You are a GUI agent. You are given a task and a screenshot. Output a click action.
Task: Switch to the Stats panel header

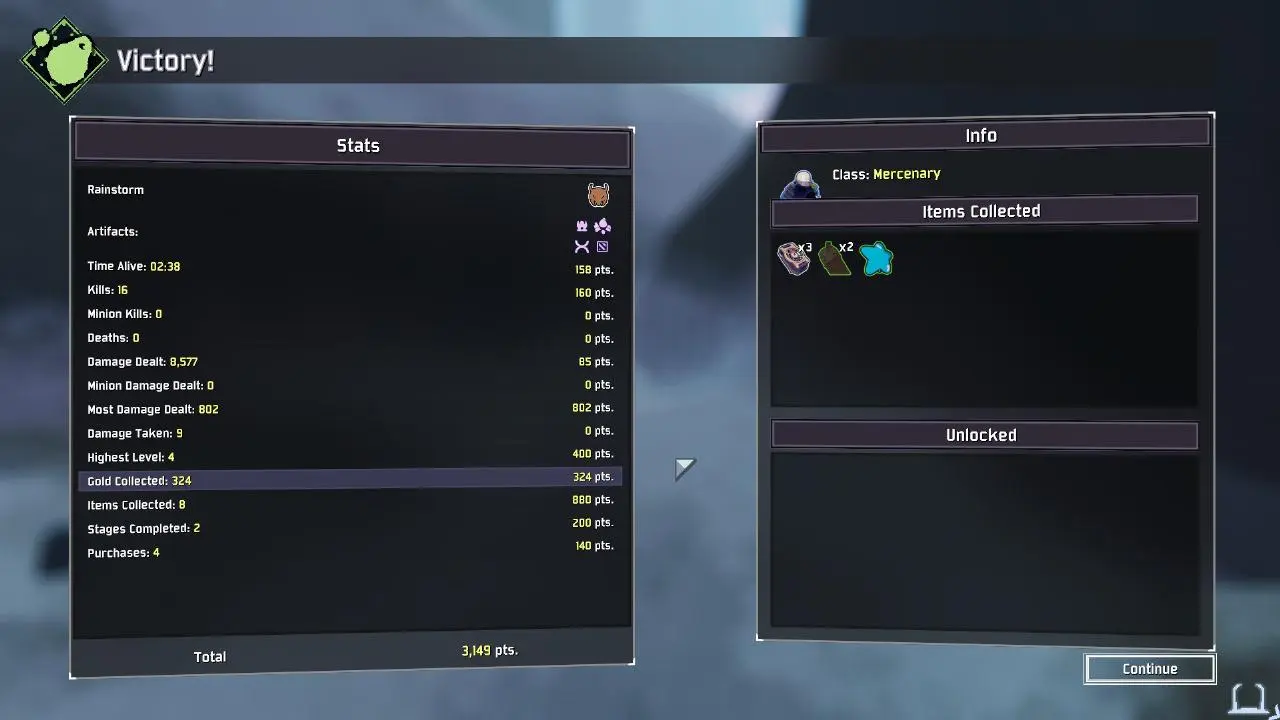point(357,145)
